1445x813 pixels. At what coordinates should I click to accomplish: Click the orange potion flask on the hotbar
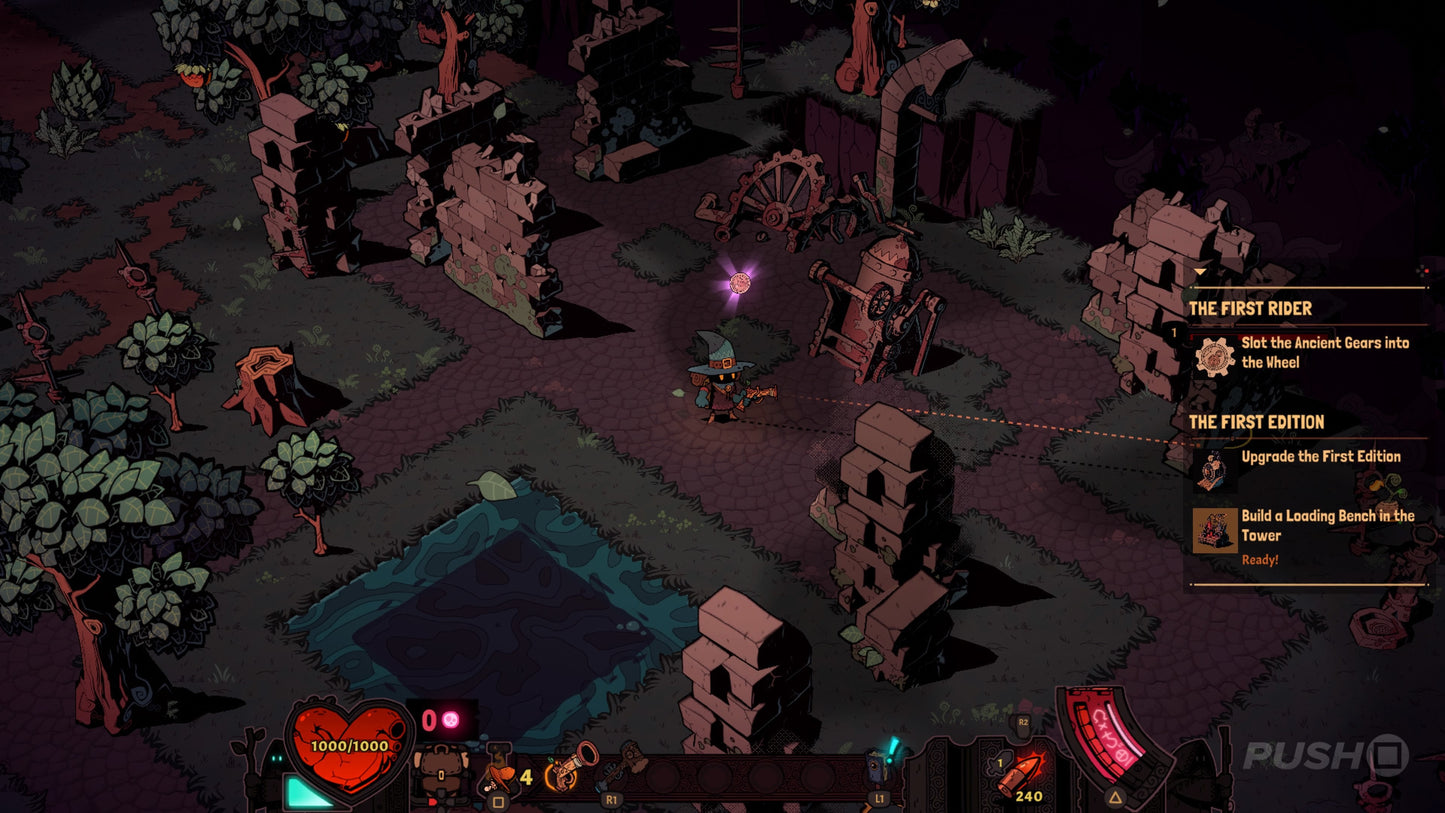(x=500, y=777)
